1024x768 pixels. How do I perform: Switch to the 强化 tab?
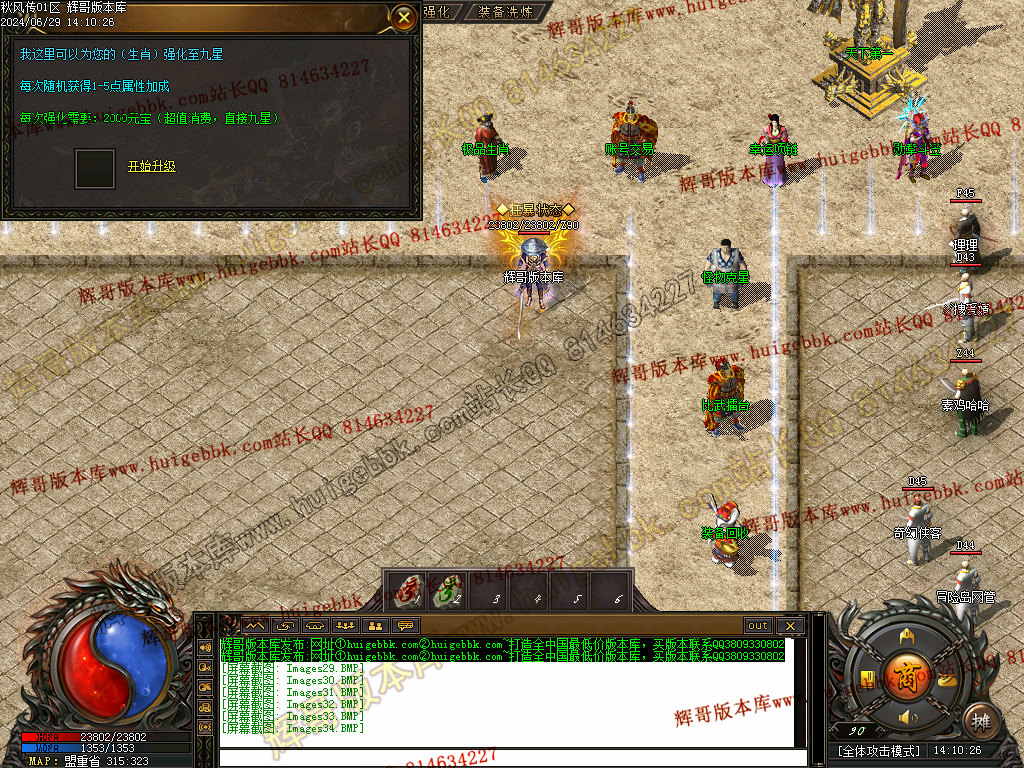tap(437, 12)
